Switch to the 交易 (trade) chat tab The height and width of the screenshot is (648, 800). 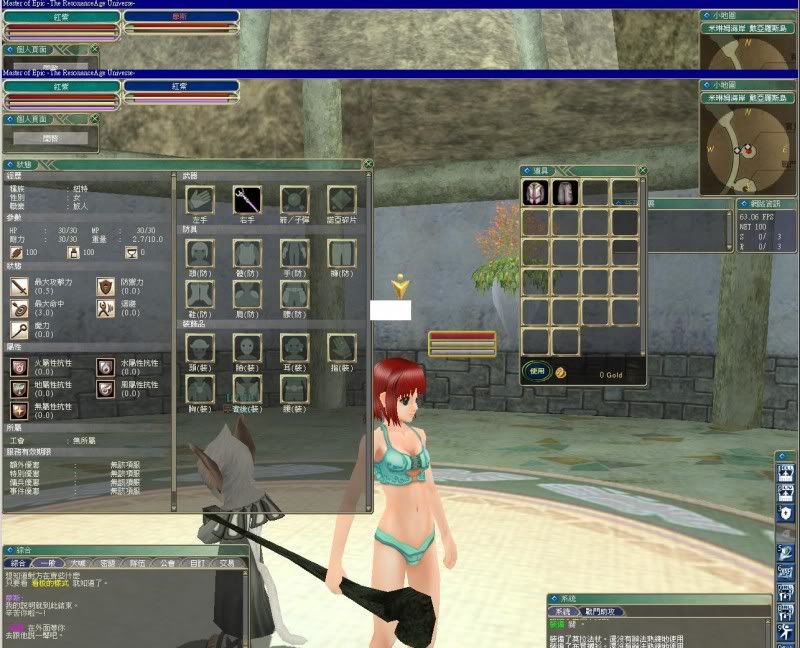(229, 563)
